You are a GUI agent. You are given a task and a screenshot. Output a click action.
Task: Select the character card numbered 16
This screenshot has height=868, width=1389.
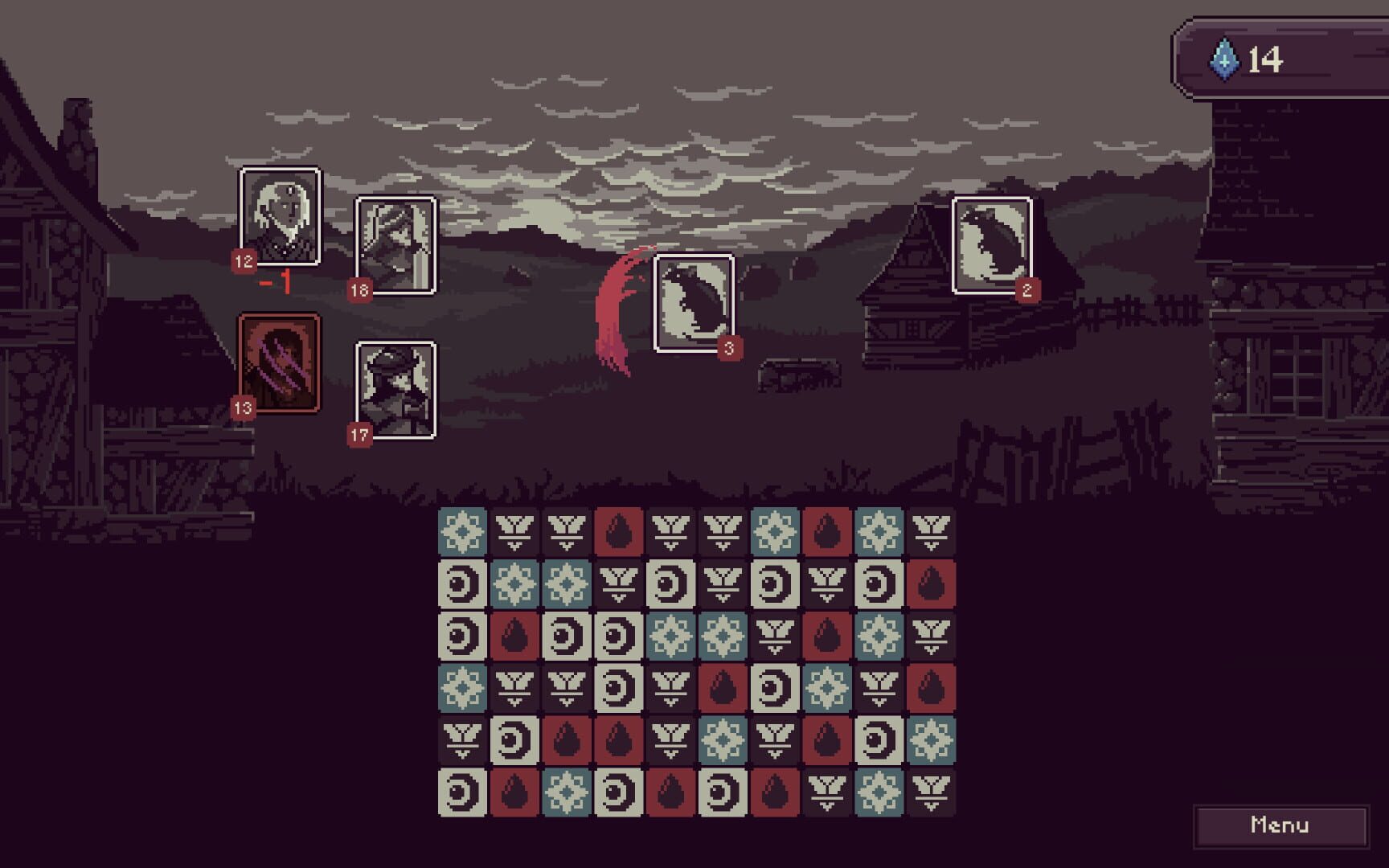pyautogui.click(x=395, y=245)
